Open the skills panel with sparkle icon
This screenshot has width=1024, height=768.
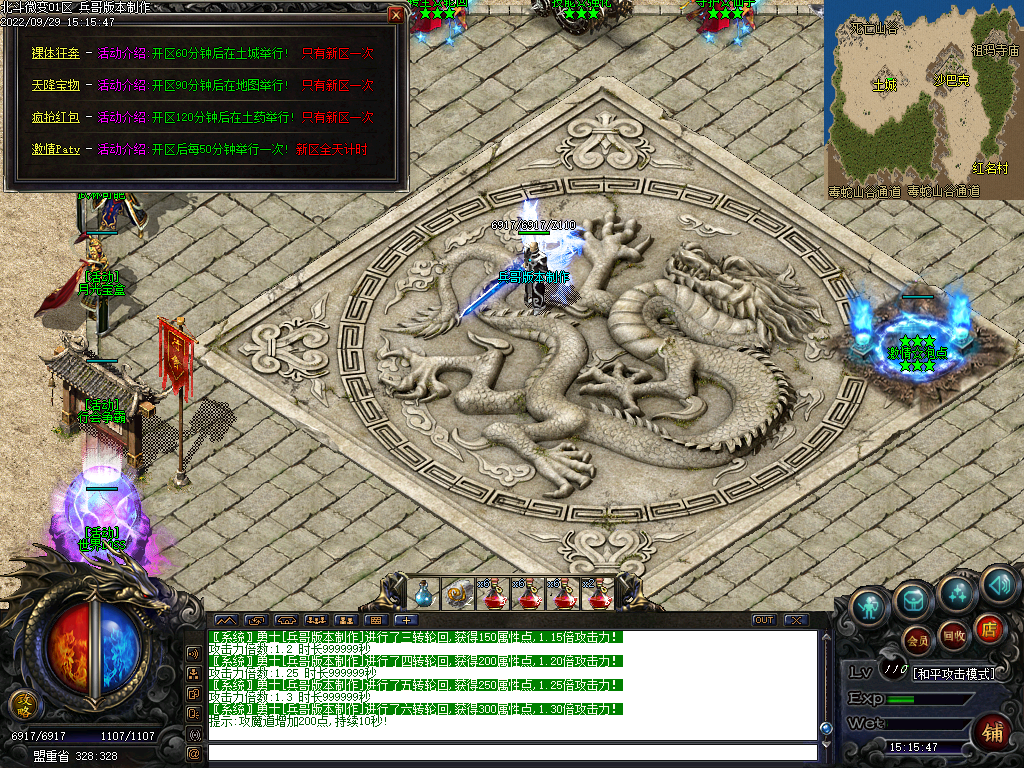(957, 593)
